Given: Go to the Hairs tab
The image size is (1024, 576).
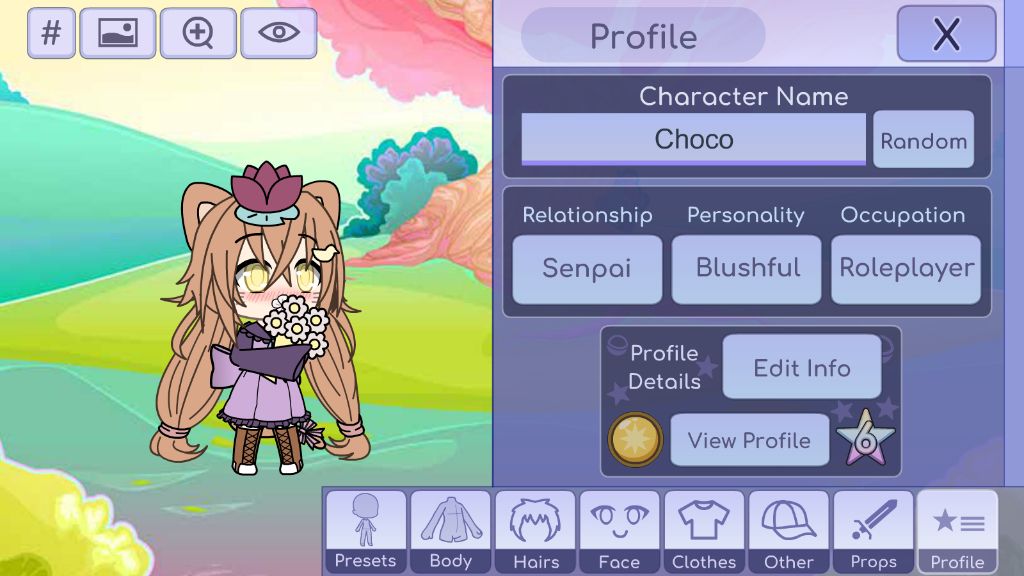Looking at the screenshot, I should 535,532.
